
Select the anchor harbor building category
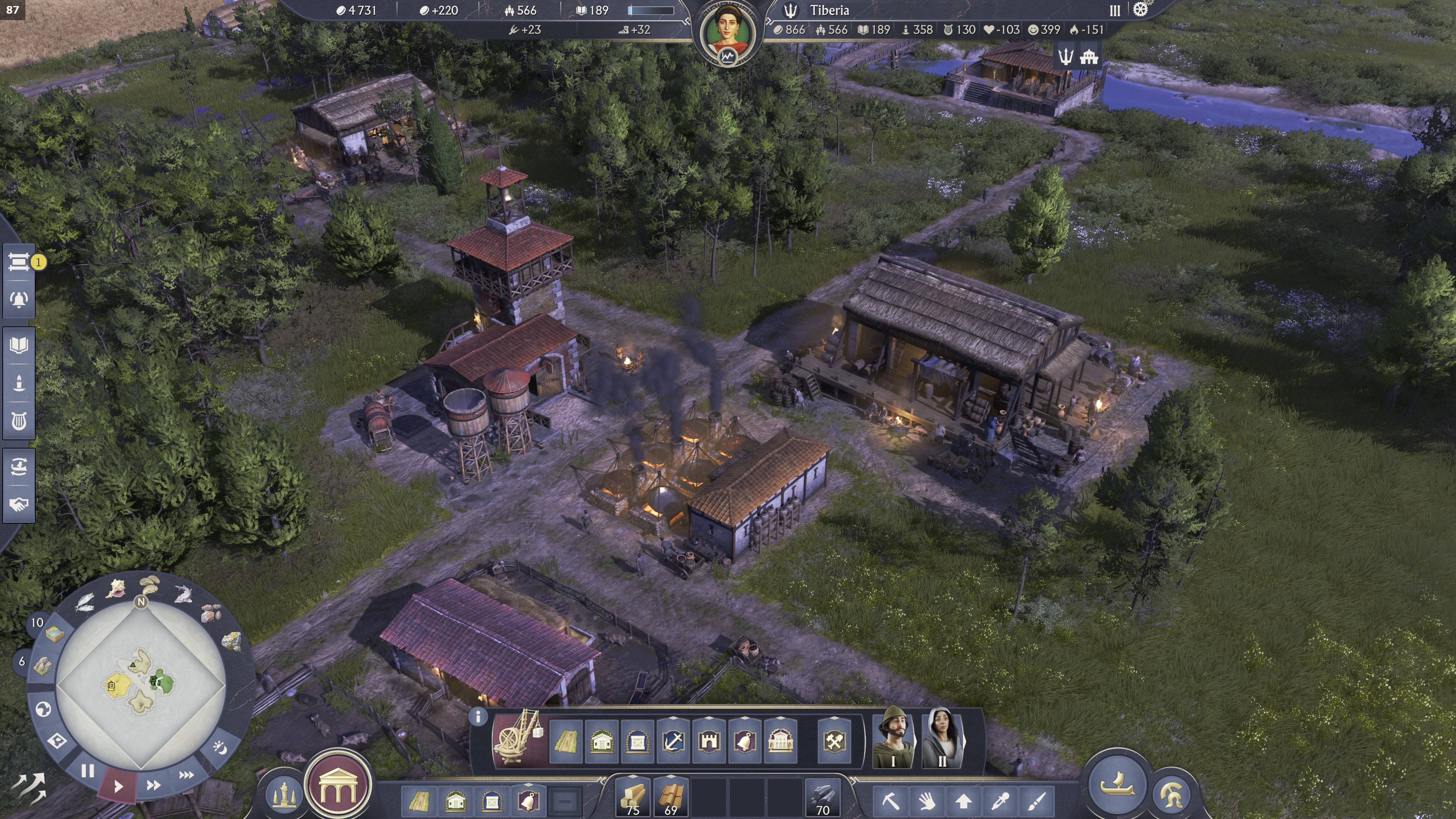tap(673, 741)
